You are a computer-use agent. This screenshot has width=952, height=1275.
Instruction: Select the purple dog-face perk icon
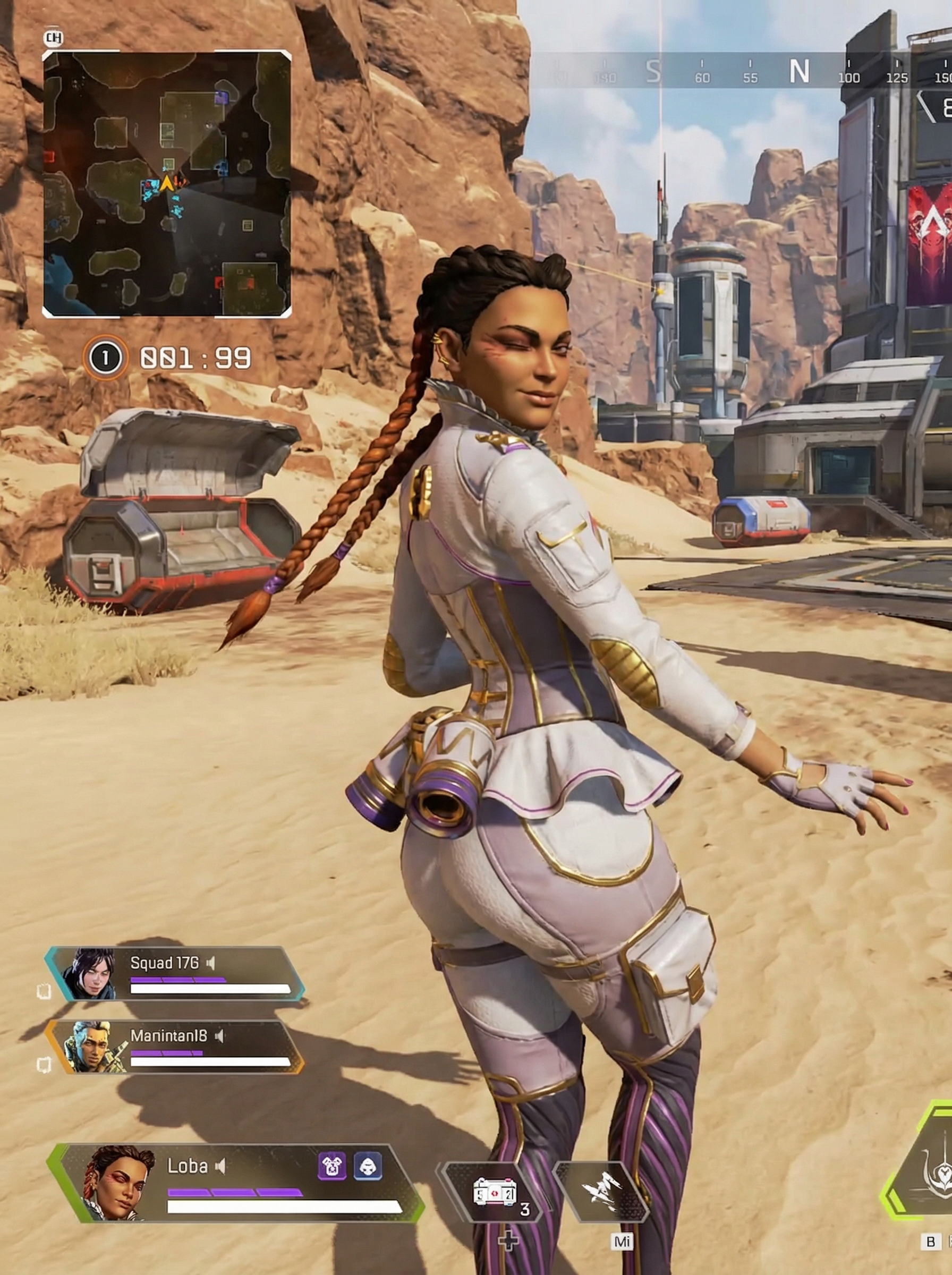pyautogui.click(x=332, y=1166)
